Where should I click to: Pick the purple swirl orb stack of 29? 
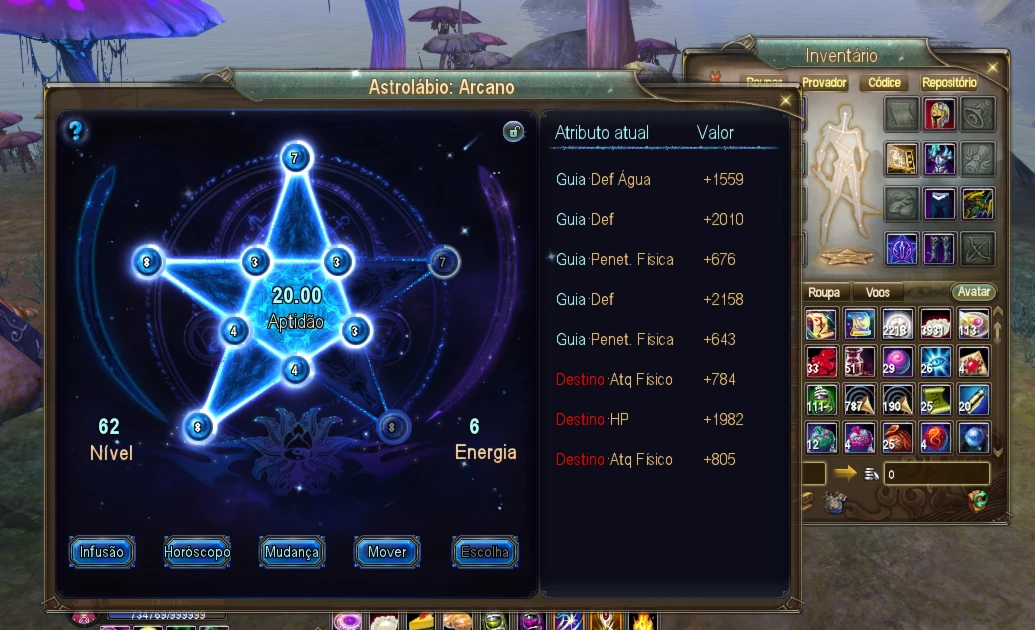898,362
